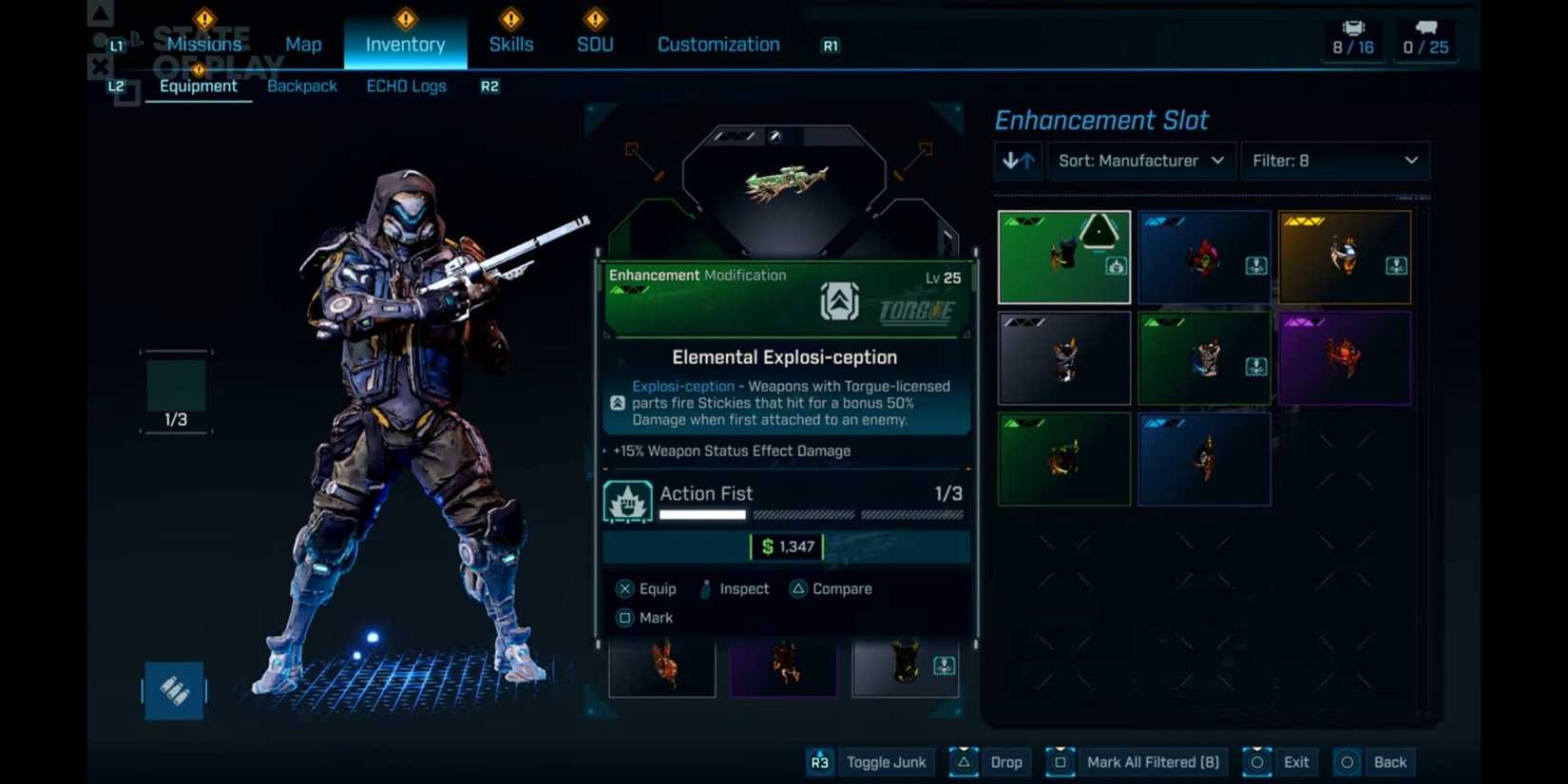Click the Equip option
The height and width of the screenshot is (784, 1568).
click(646, 588)
